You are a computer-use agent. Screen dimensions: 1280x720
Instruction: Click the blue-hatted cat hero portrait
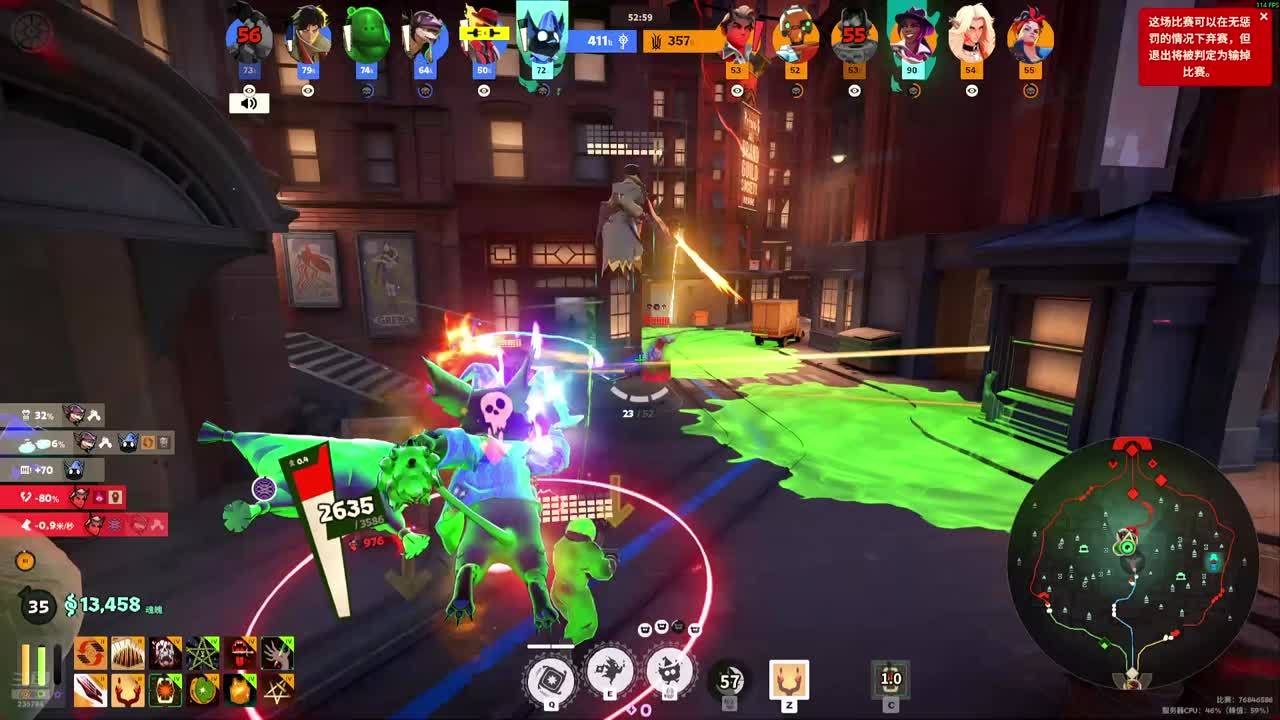coord(542,36)
